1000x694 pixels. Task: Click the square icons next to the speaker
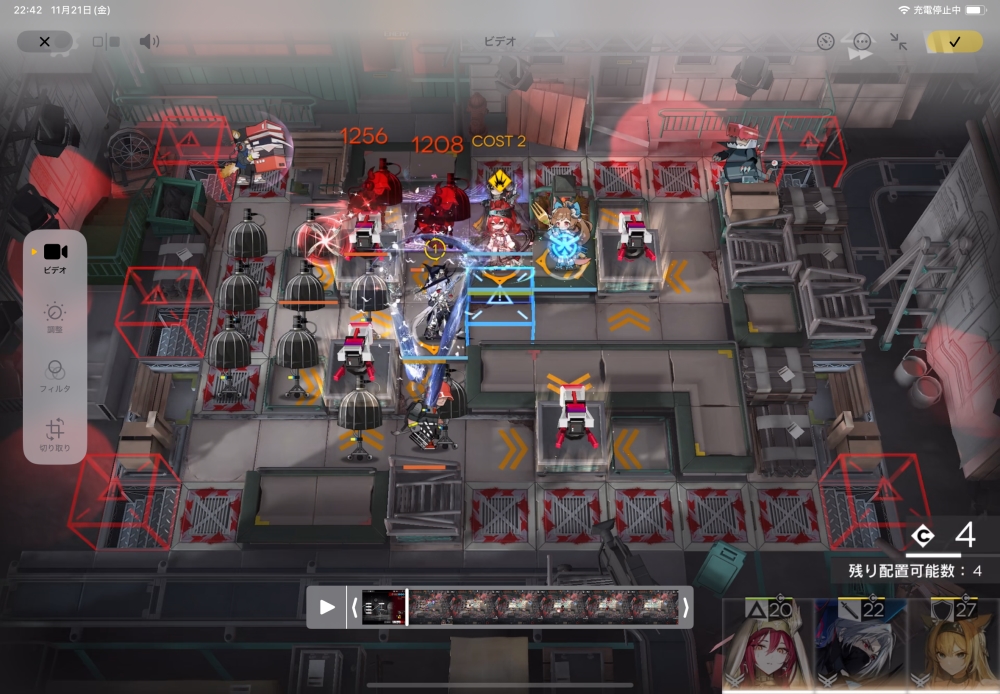coord(106,42)
